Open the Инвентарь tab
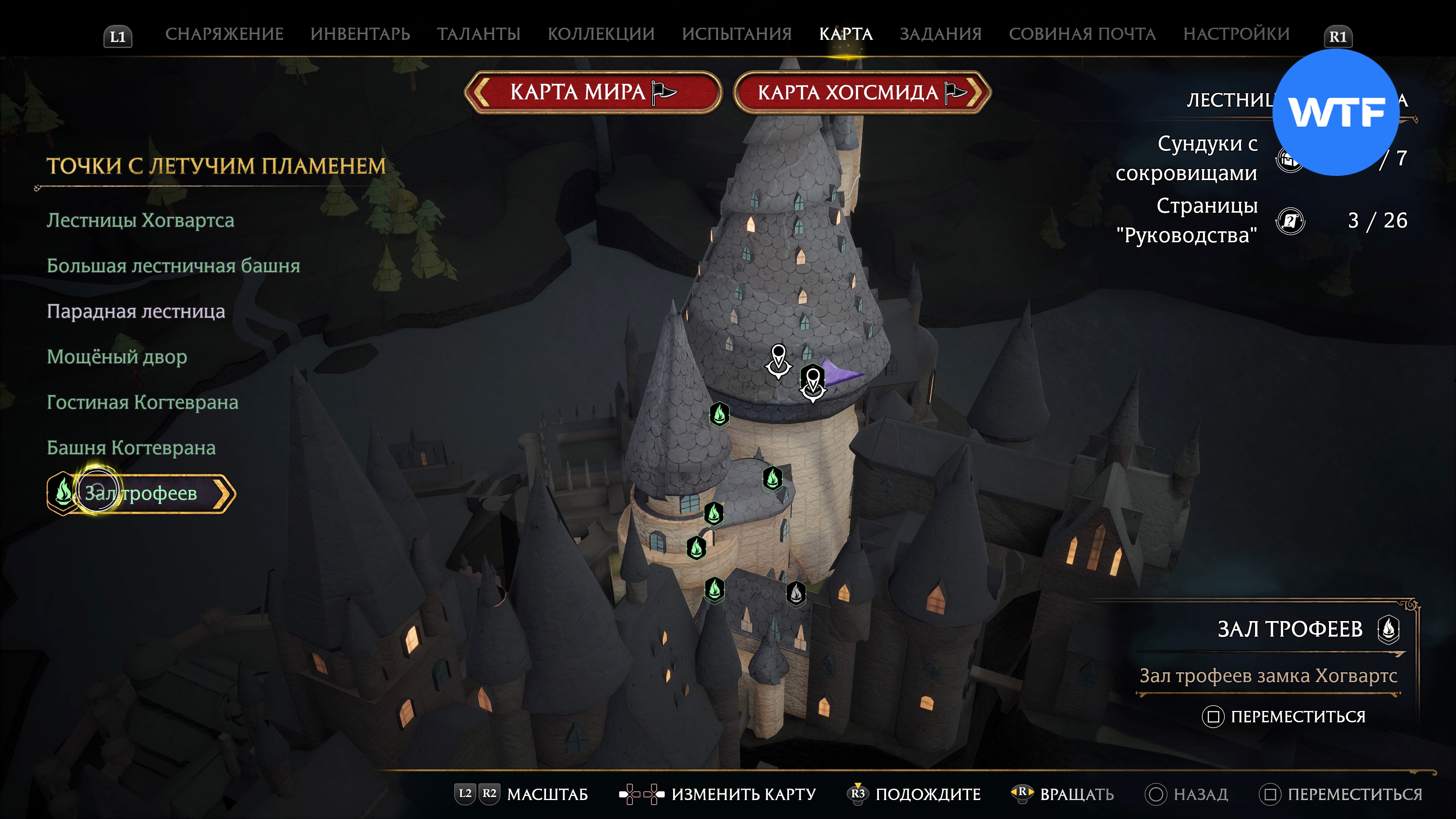The width and height of the screenshot is (1456, 819). [360, 34]
